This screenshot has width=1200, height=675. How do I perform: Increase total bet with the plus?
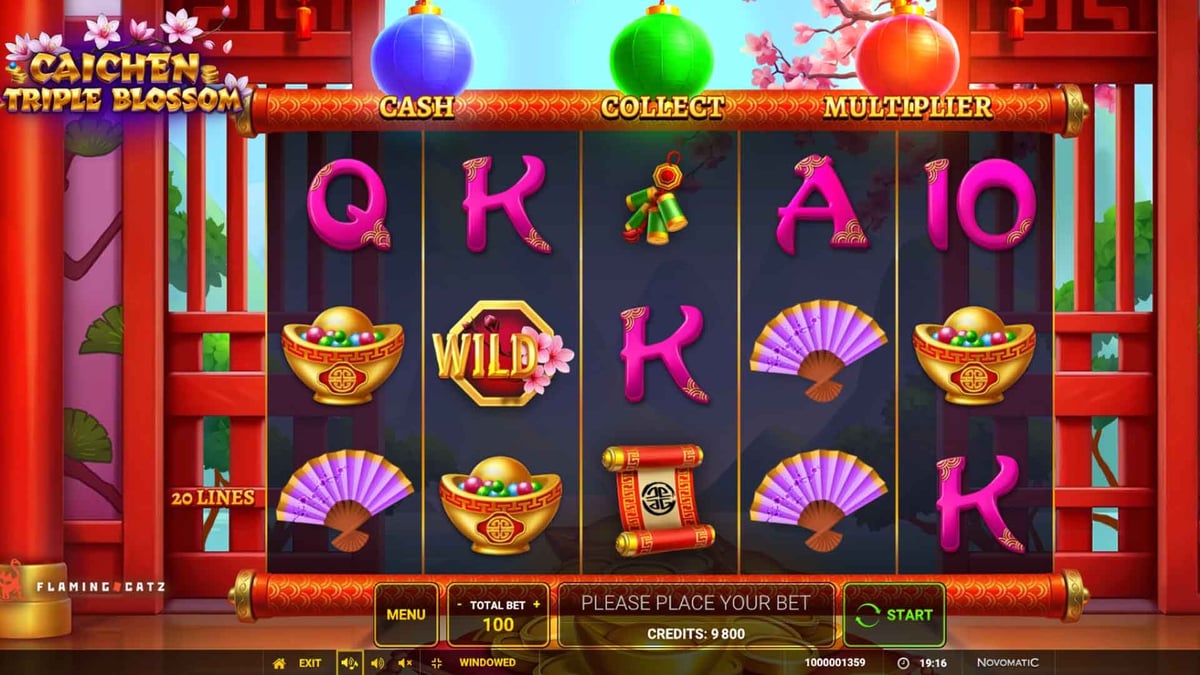click(x=537, y=604)
